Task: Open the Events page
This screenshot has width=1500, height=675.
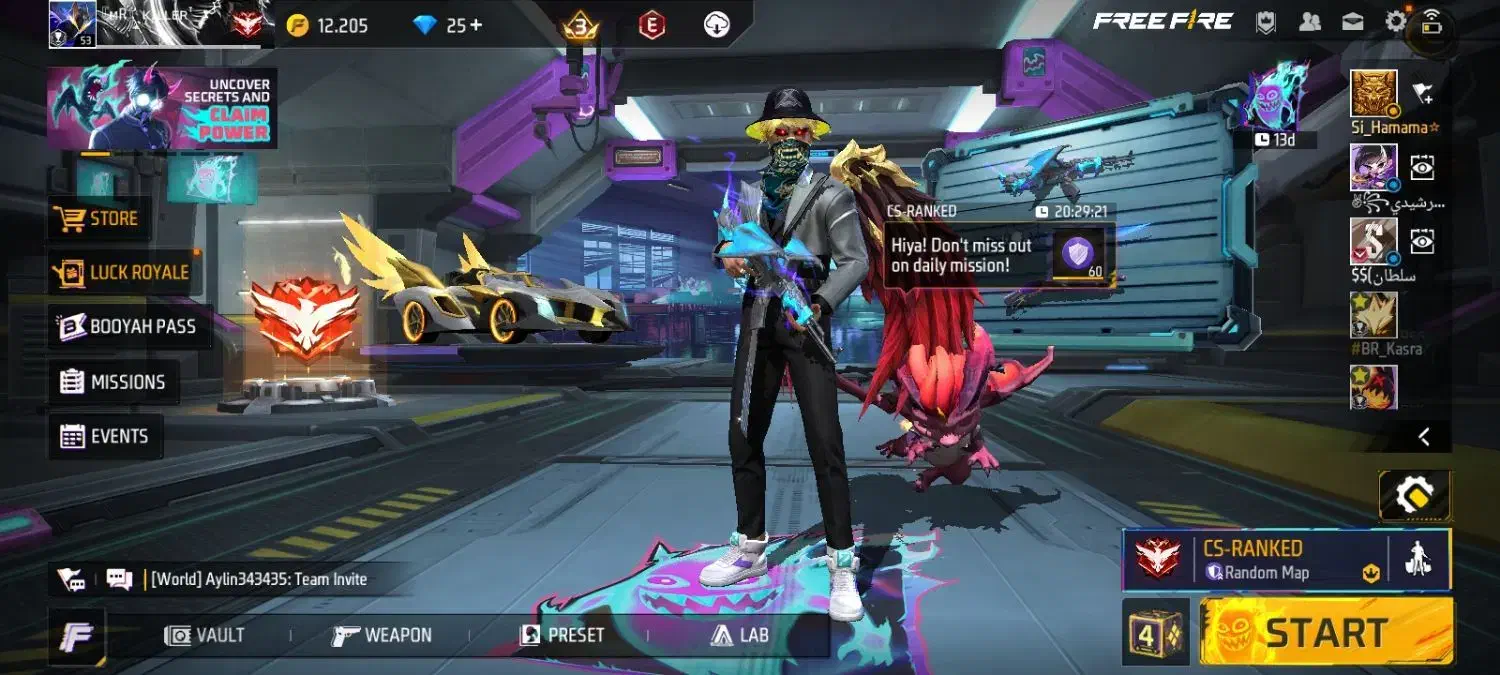Action: (105, 437)
